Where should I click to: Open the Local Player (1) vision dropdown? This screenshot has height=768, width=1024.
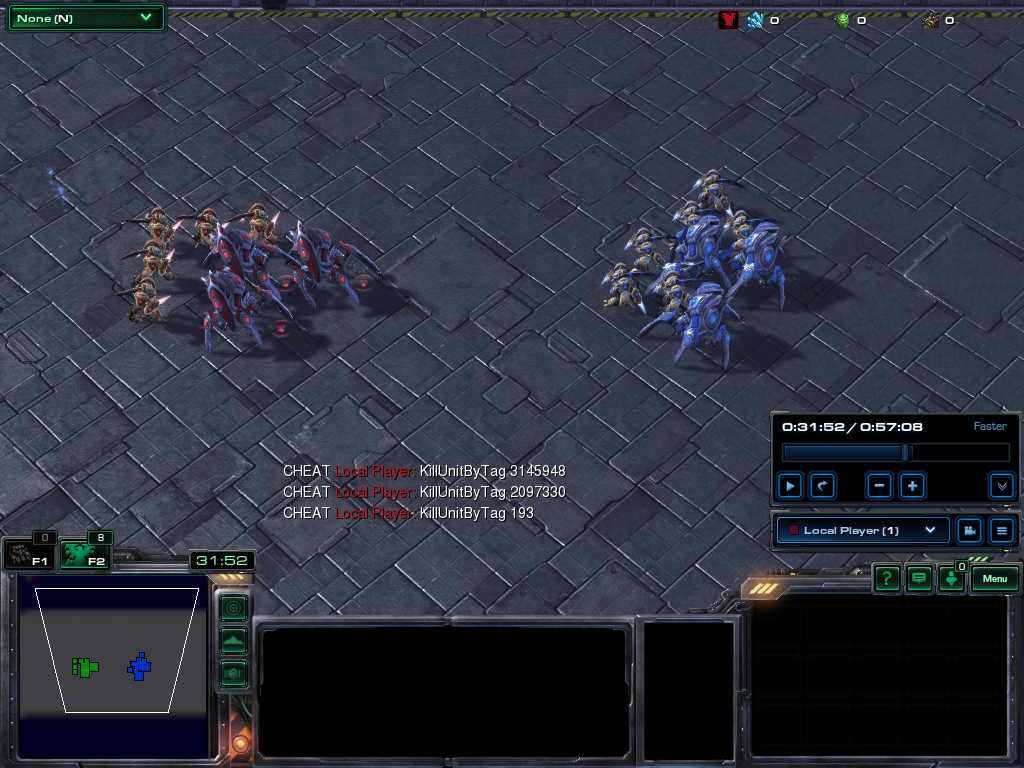pos(863,530)
